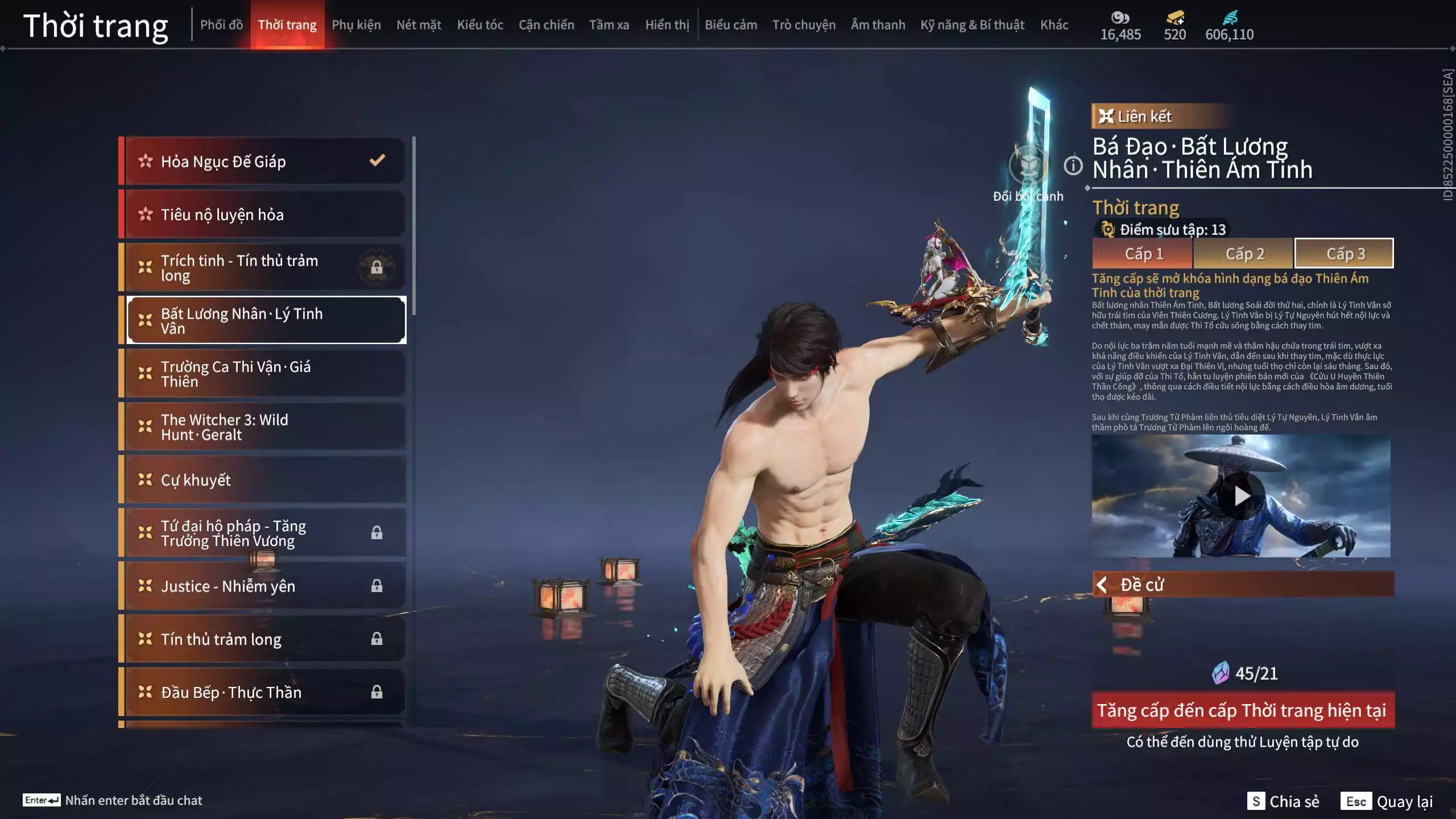Click the Chia sẻ share button
This screenshot has height=819, width=1456.
point(1283,801)
